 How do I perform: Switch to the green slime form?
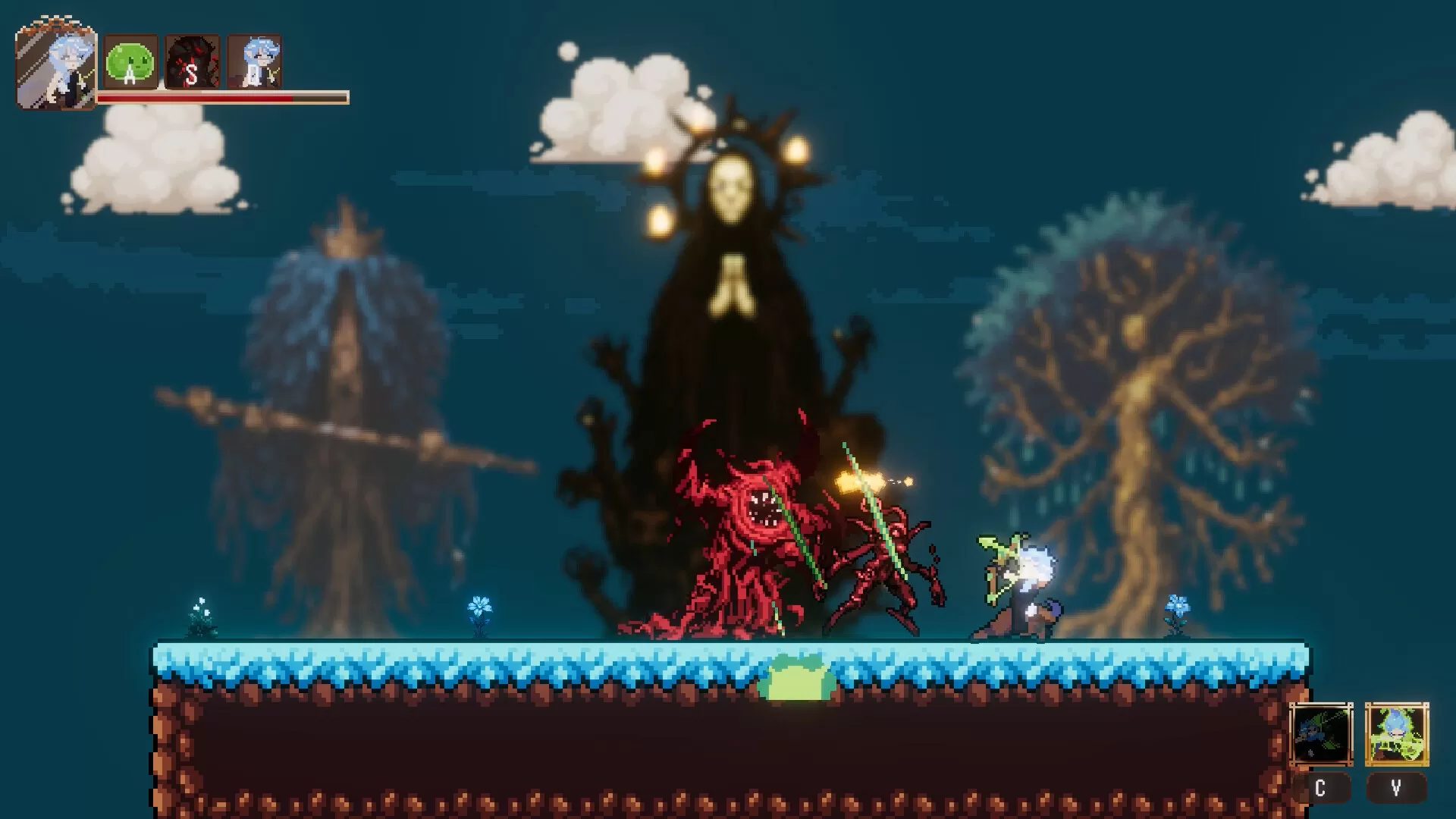point(130,62)
